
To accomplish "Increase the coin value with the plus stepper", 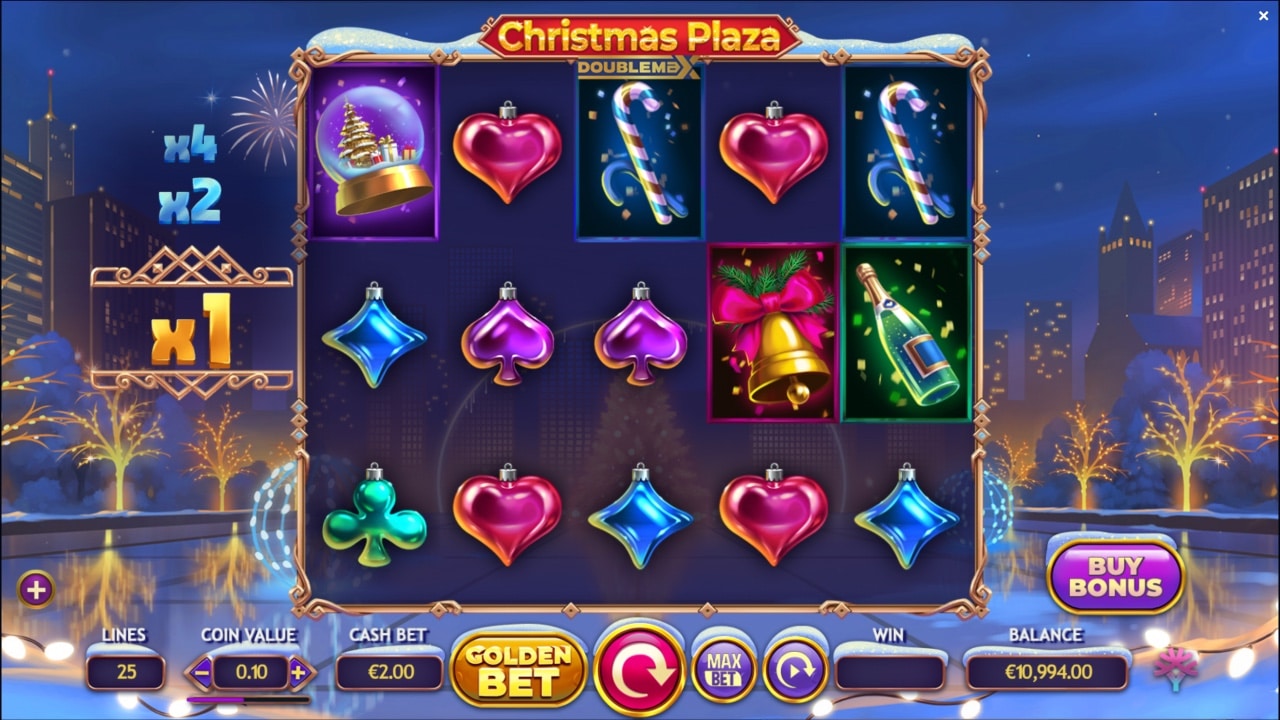I will click(298, 672).
